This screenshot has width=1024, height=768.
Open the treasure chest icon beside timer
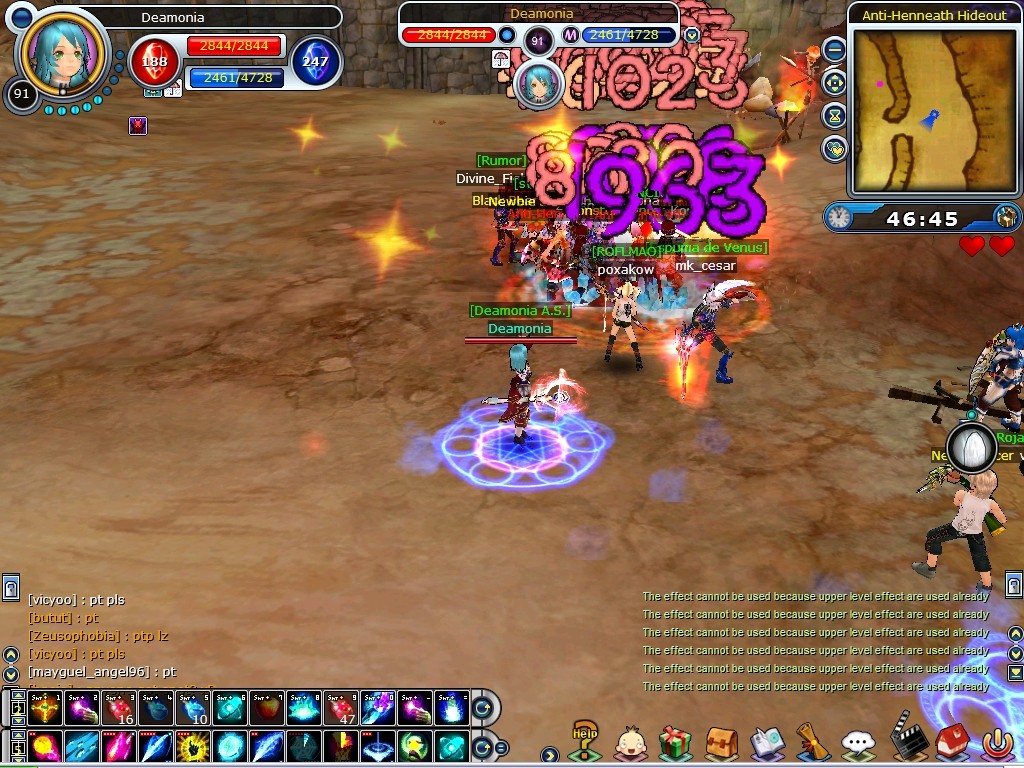pos(1006,217)
